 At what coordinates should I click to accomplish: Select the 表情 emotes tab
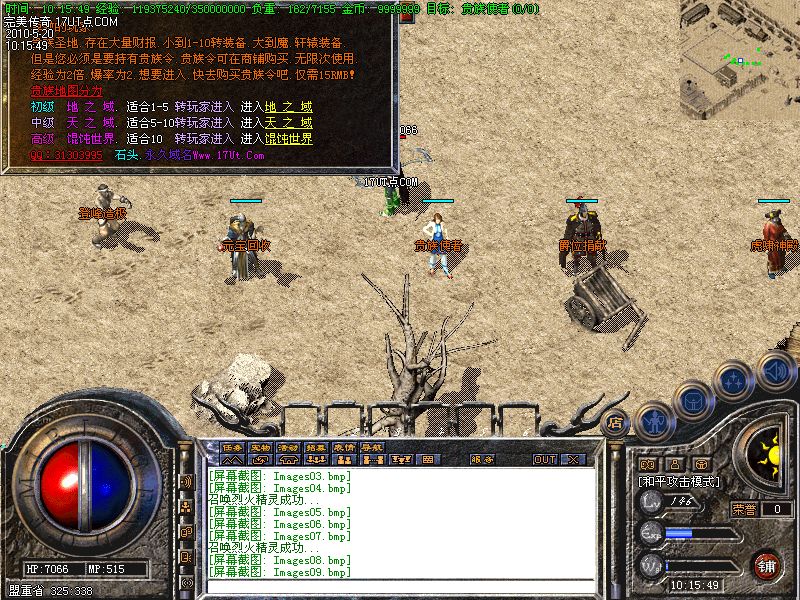pyautogui.click(x=344, y=446)
